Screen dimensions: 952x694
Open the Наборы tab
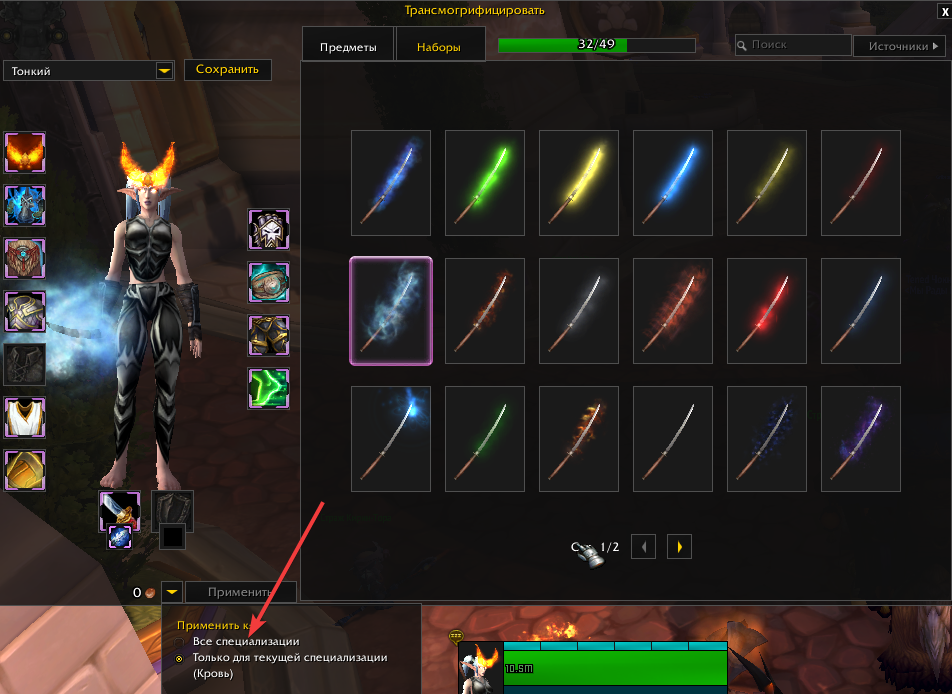(x=440, y=47)
